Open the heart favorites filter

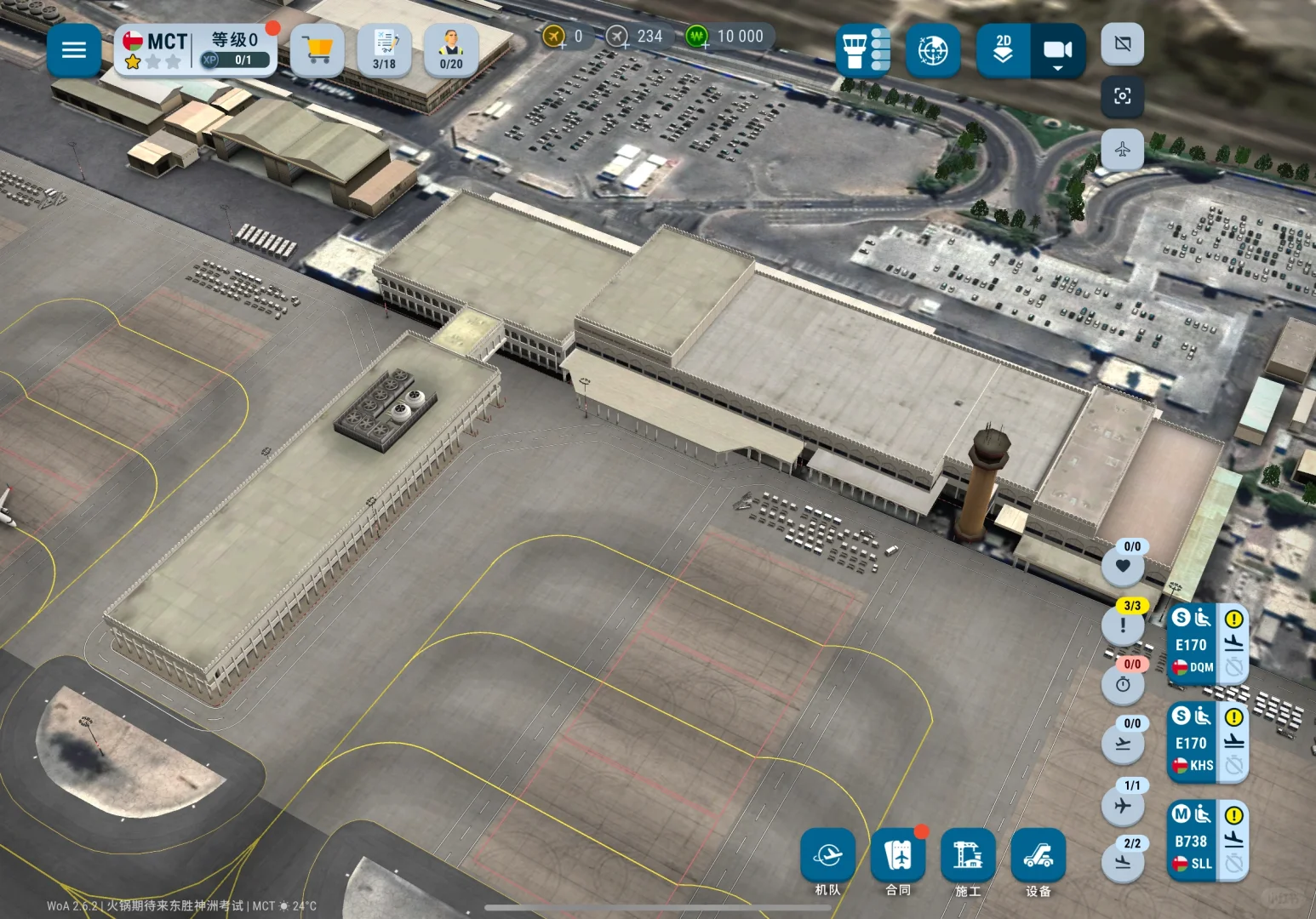[x=1124, y=564]
